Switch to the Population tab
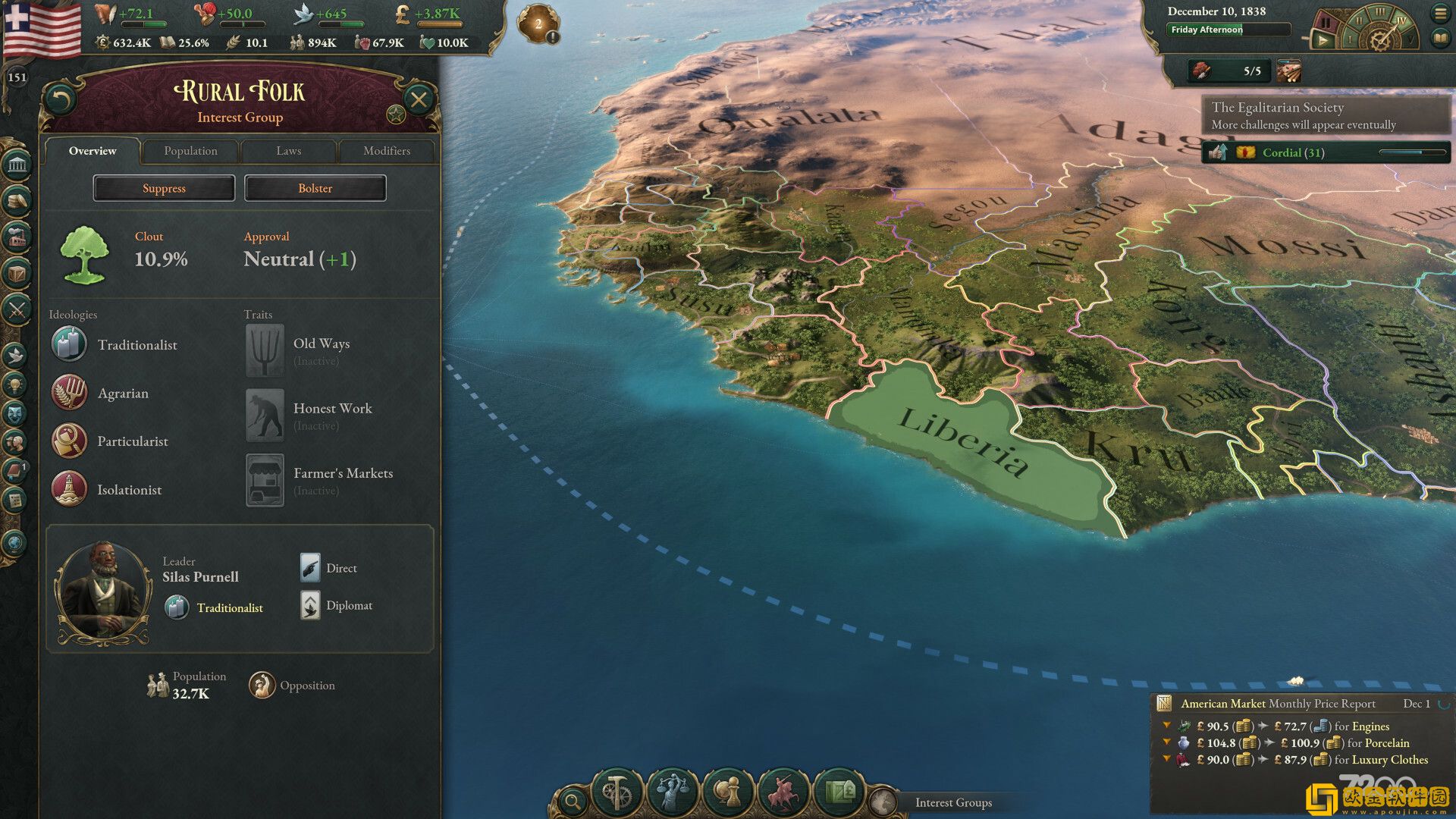Viewport: 1456px width, 819px height. click(x=190, y=151)
